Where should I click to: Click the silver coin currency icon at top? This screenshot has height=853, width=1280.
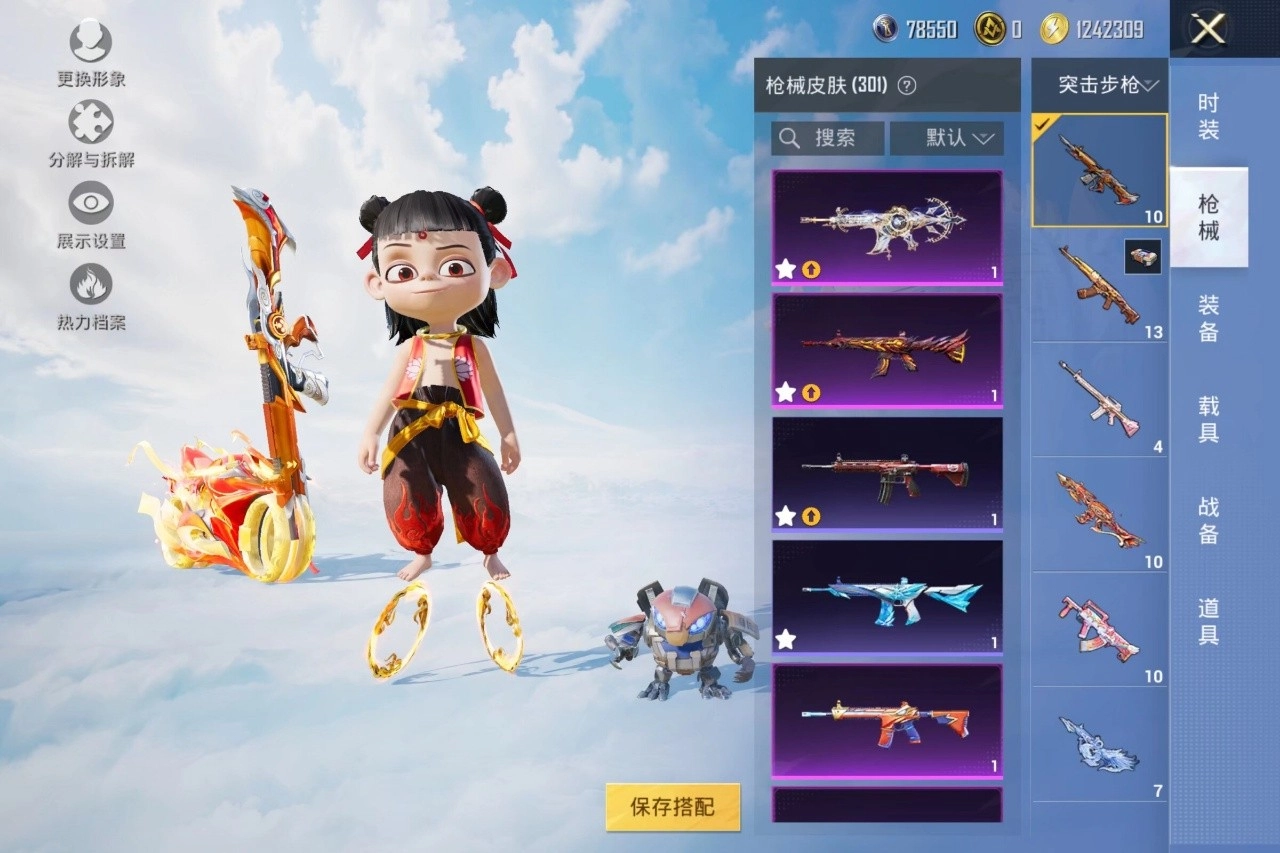(884, 29)
